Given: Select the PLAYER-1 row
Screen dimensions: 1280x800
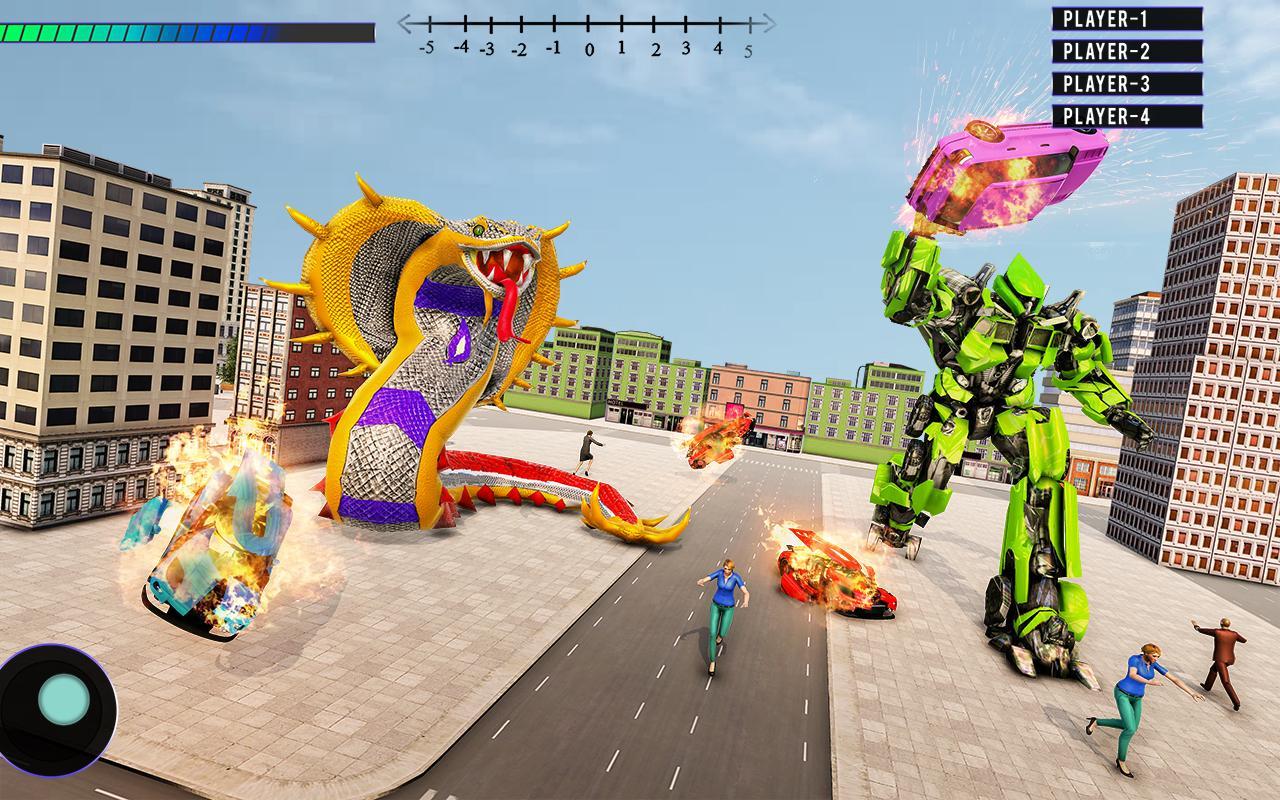Looking at the screenshot, I should point(1127,19).
